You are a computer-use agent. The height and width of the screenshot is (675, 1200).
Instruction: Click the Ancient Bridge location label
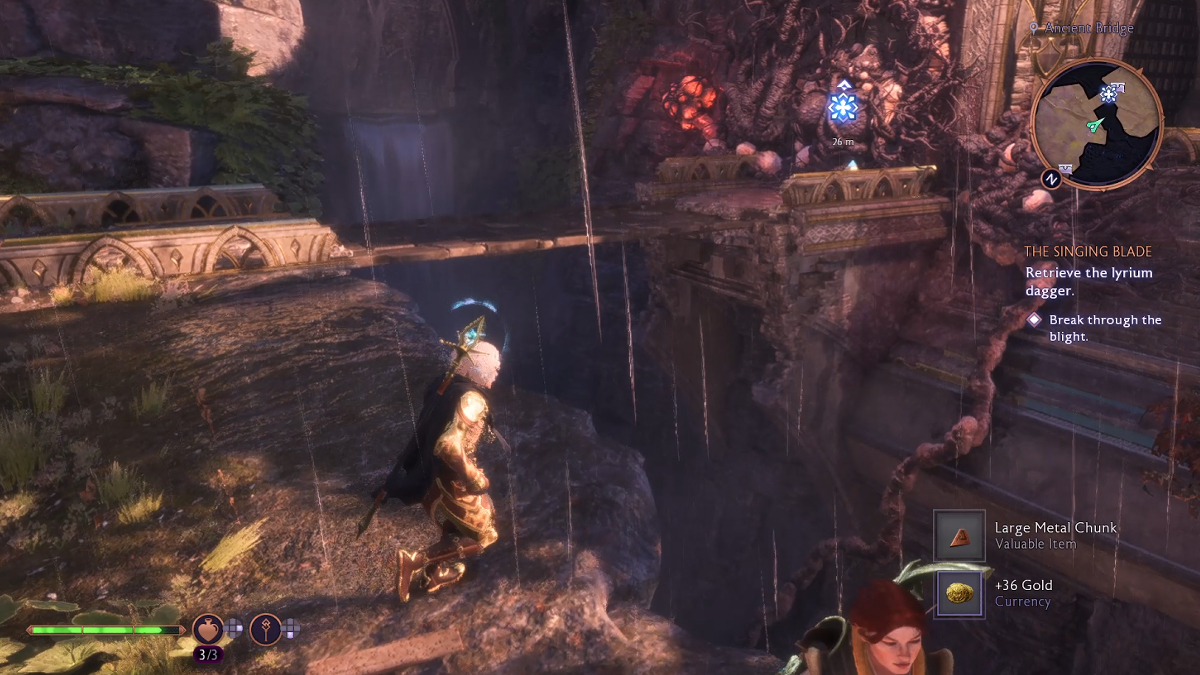point(1088,29)
